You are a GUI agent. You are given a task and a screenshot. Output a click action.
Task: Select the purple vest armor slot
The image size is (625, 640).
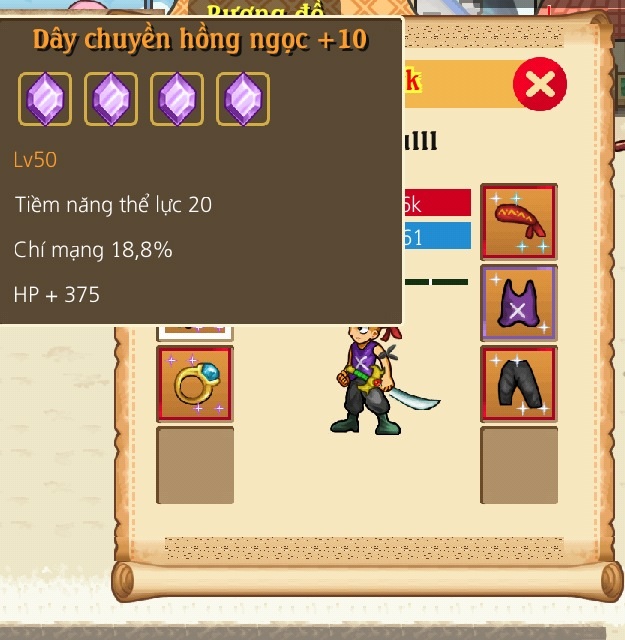(519, 303)
